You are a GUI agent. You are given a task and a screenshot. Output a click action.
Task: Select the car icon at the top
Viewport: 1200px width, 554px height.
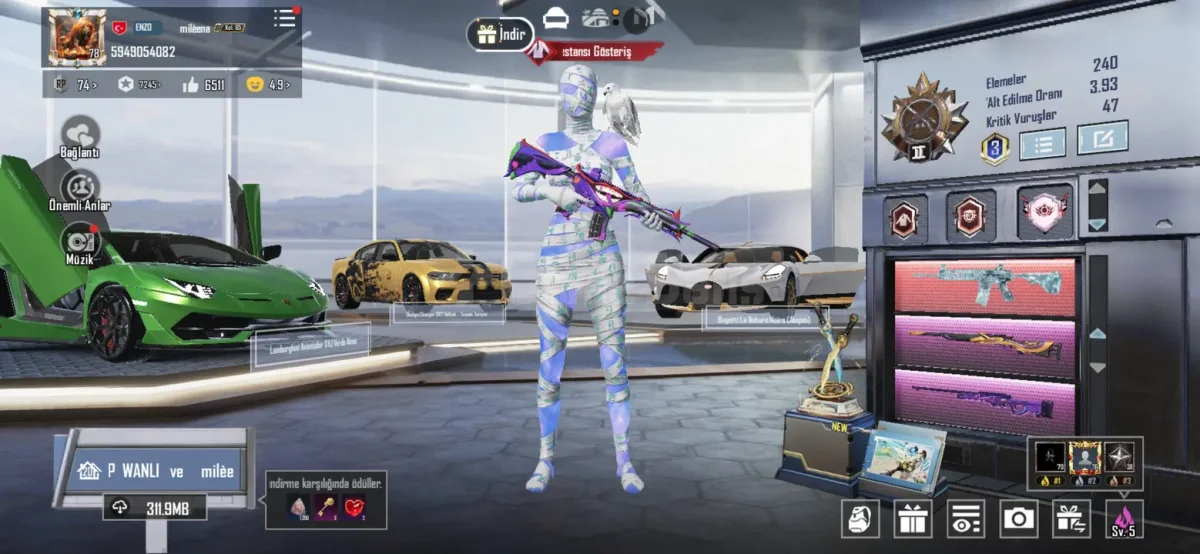tap(555, 18)
